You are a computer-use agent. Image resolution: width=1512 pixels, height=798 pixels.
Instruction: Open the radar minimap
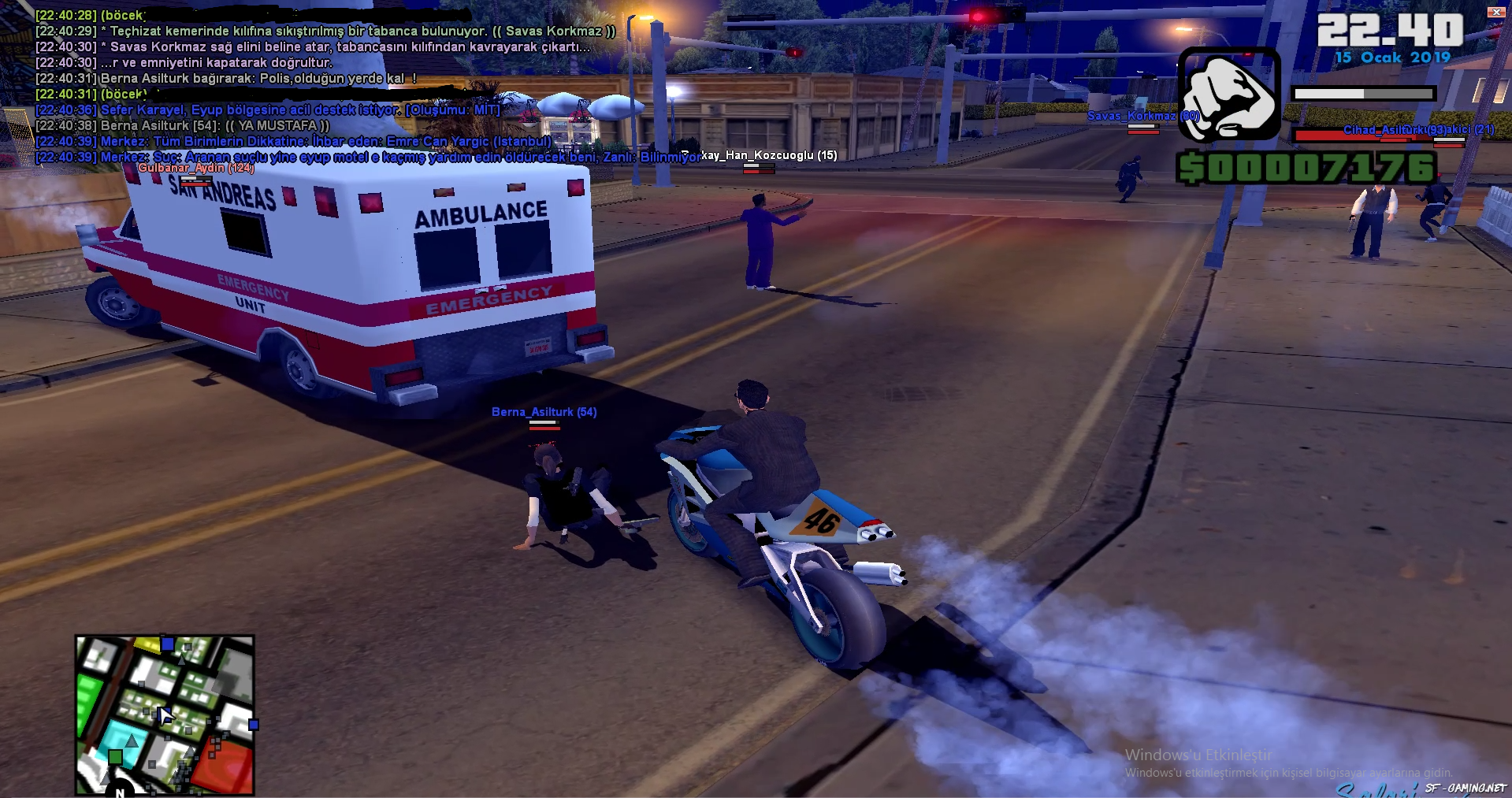(165, 714)
